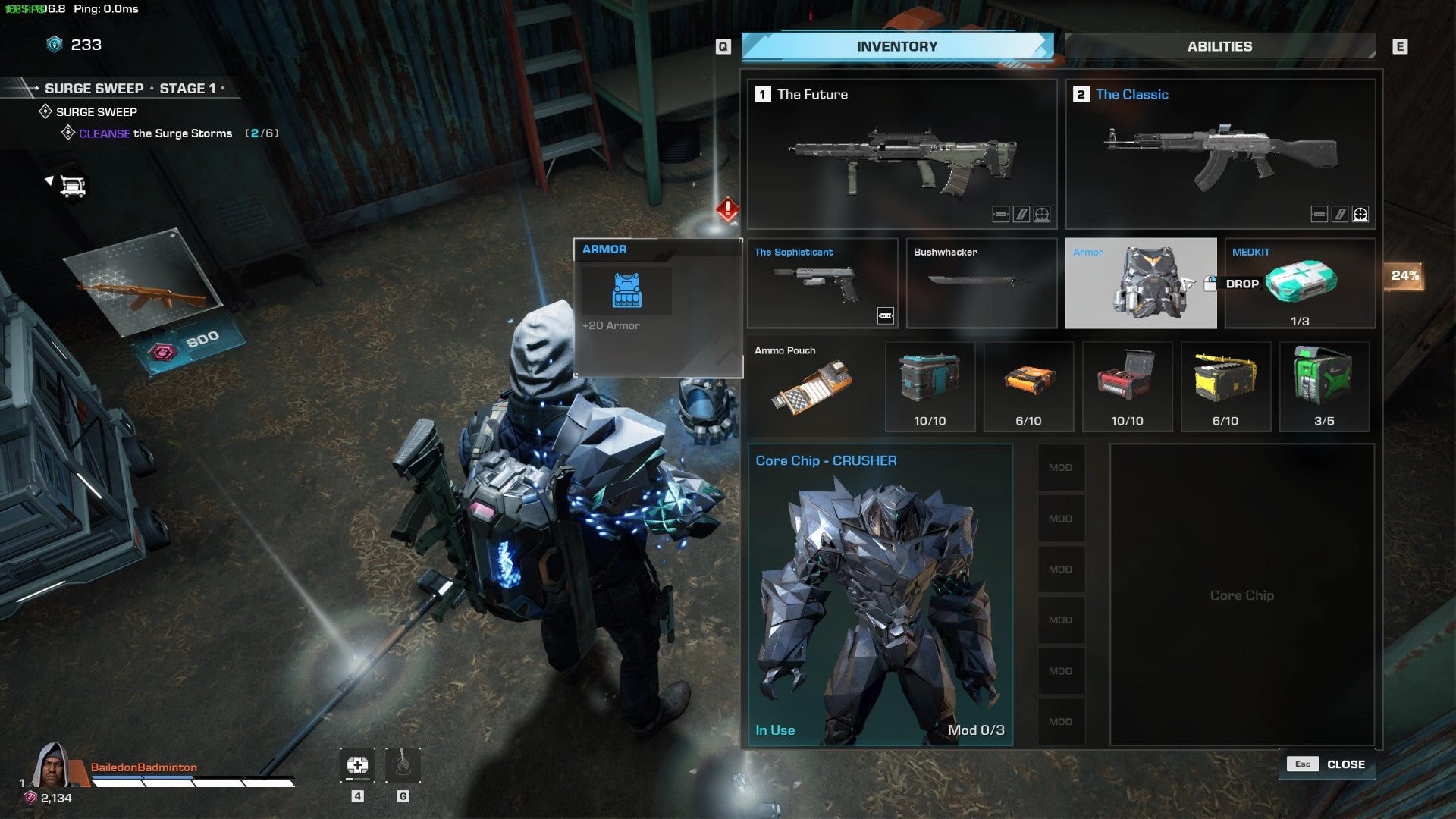Select the magazine attachment icon under The Future
Screen dimensions: 1456x819
pos(1001,215)
